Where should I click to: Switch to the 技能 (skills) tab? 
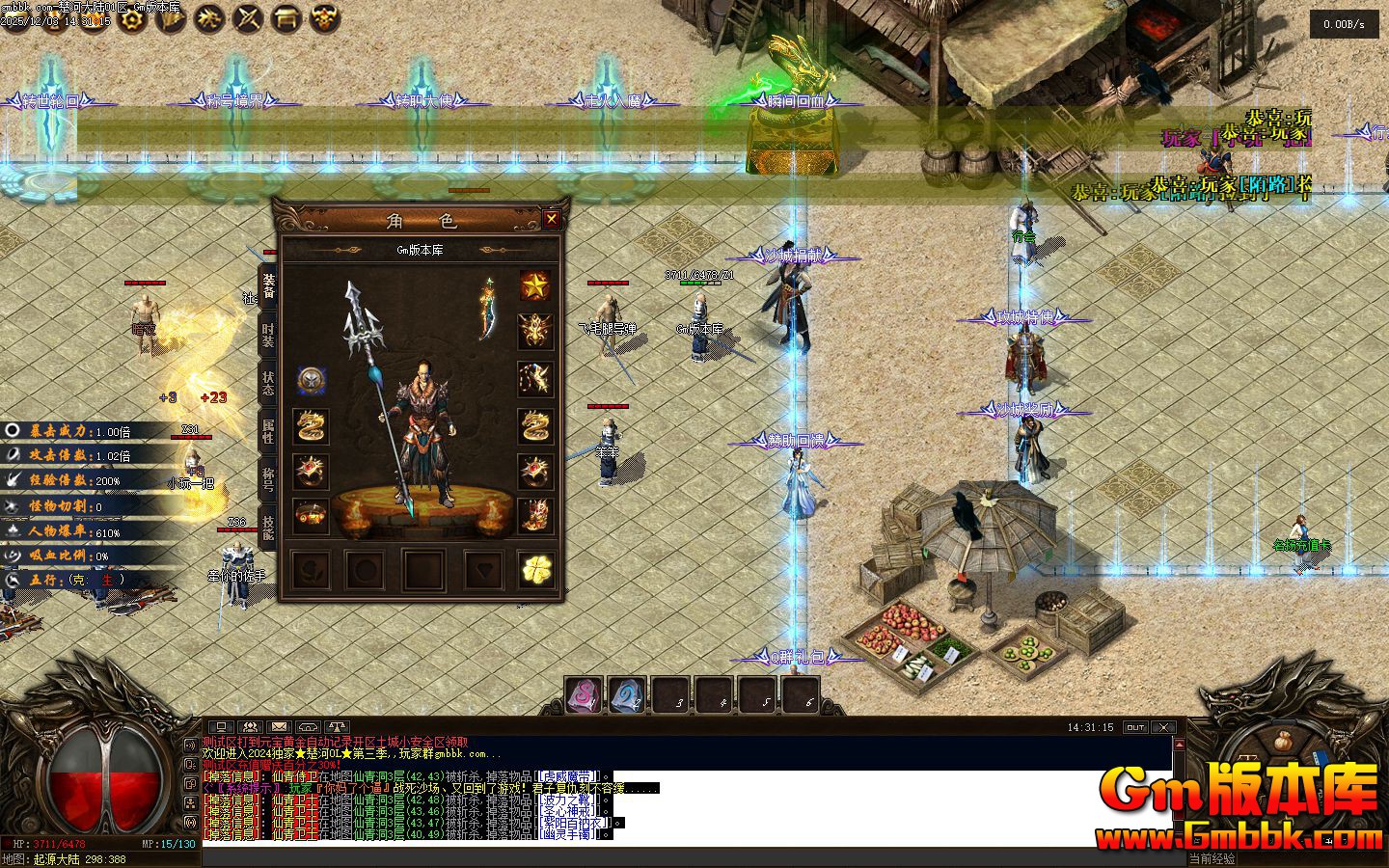[x=268, y=525]
